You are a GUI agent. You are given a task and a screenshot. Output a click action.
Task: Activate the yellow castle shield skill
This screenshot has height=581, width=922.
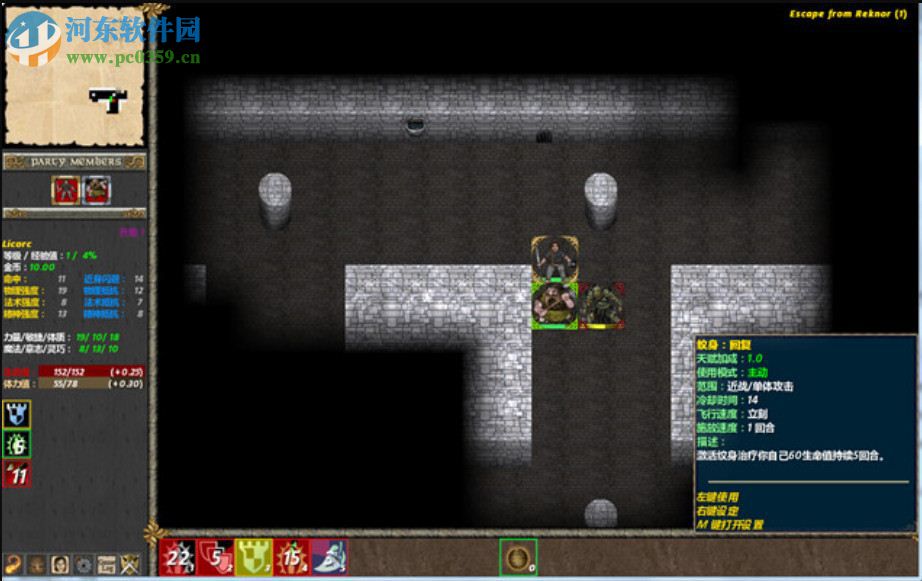point(253,557)
